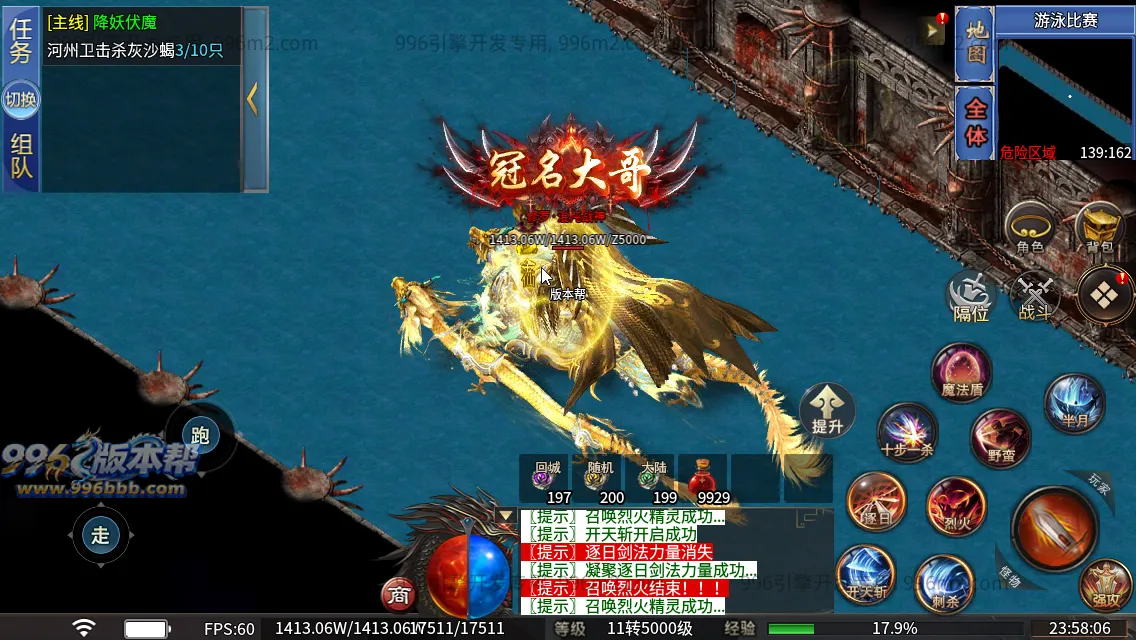The height and width of the screenshot is (640, 1136).
Task: Trigger the 野蛮 charge skill
Action: [x=1000, y=437]
